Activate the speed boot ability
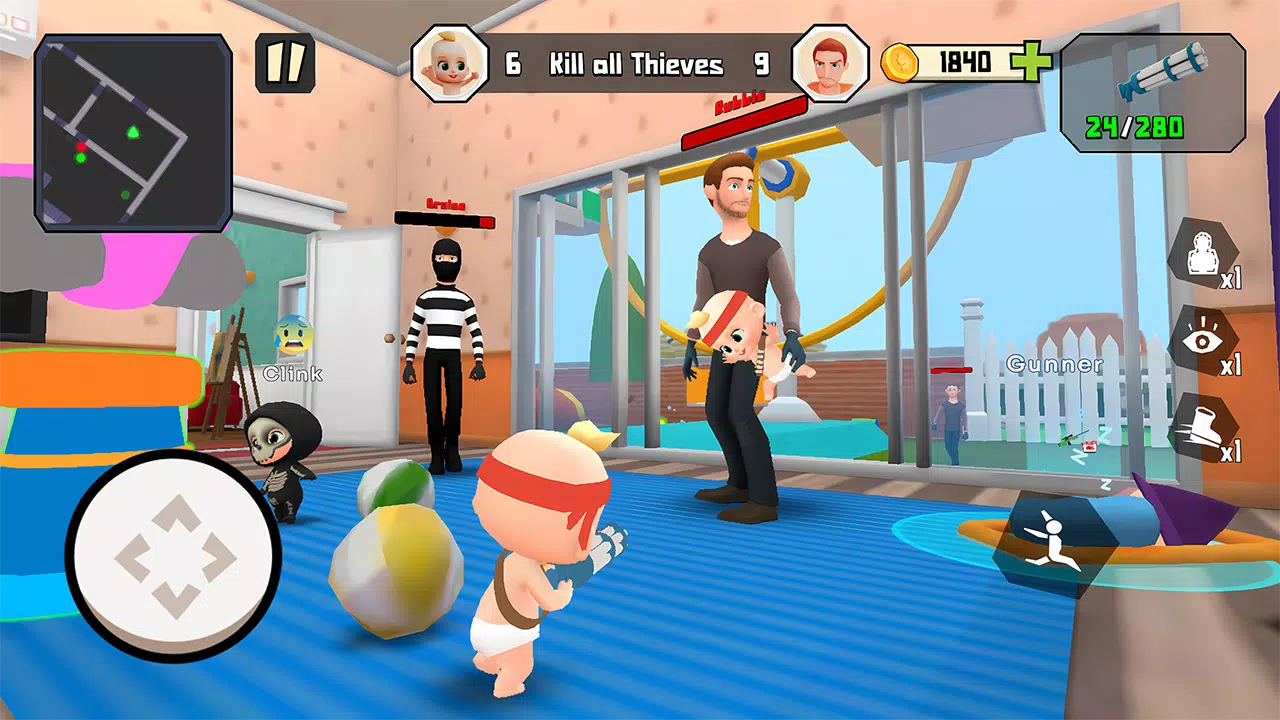 [1203, 428]
